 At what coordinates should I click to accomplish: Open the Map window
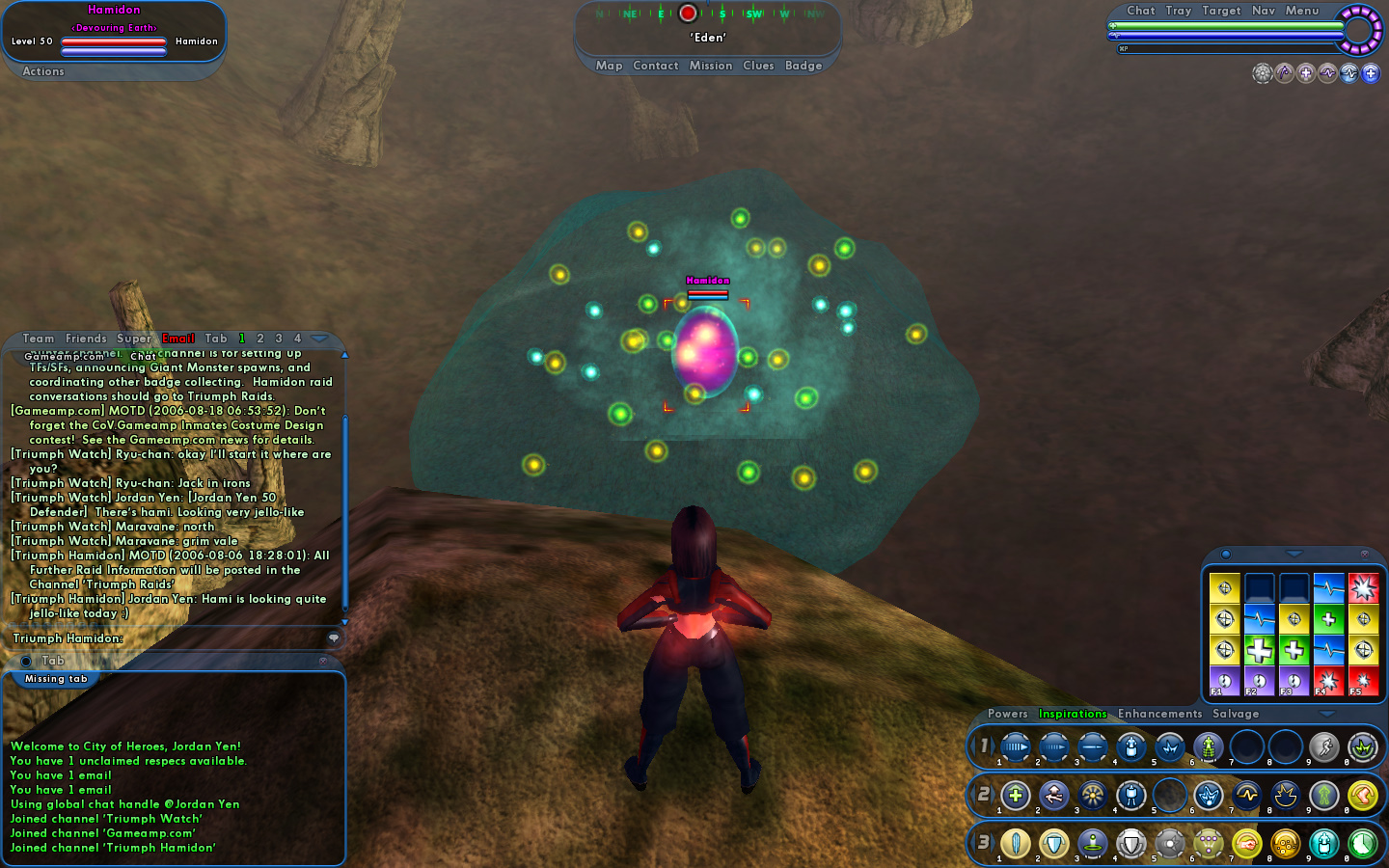[x=609, y=66]
